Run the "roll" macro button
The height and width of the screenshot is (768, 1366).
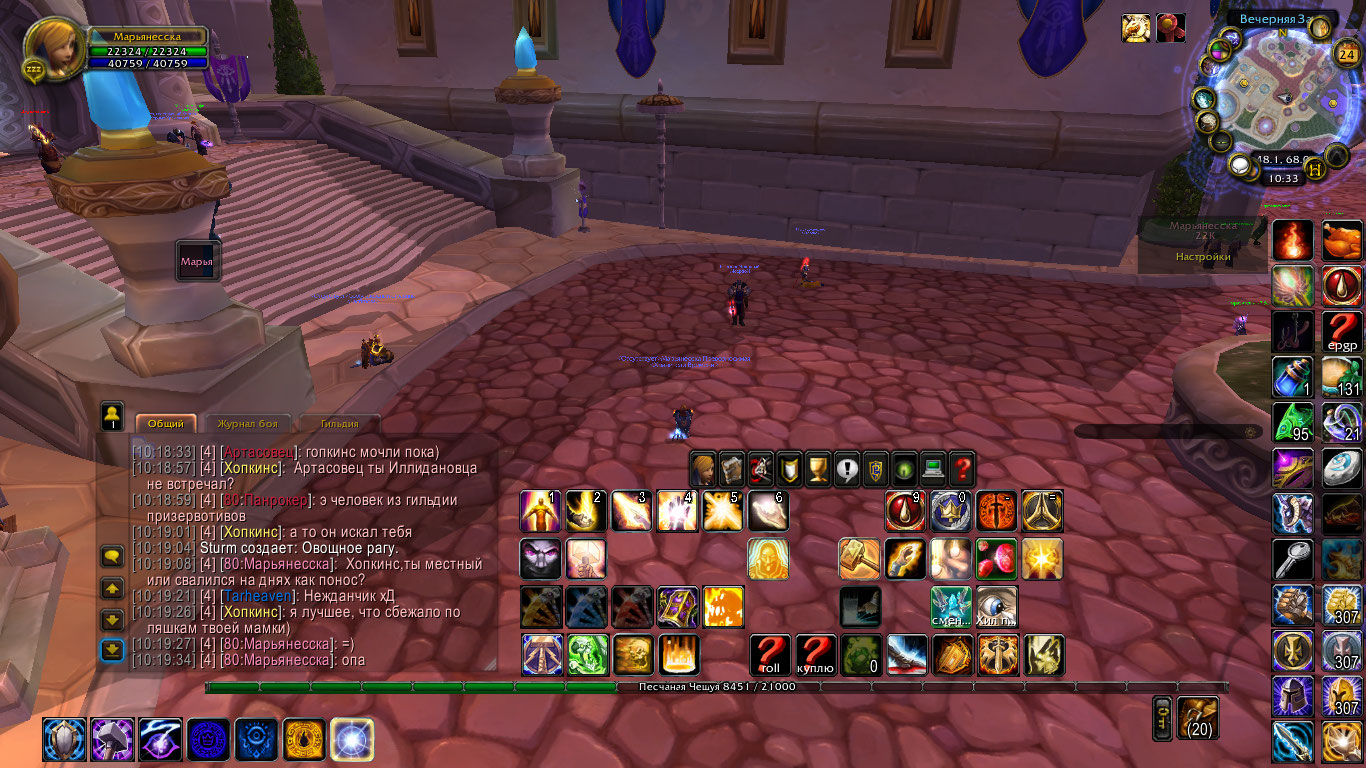(770, 655)
